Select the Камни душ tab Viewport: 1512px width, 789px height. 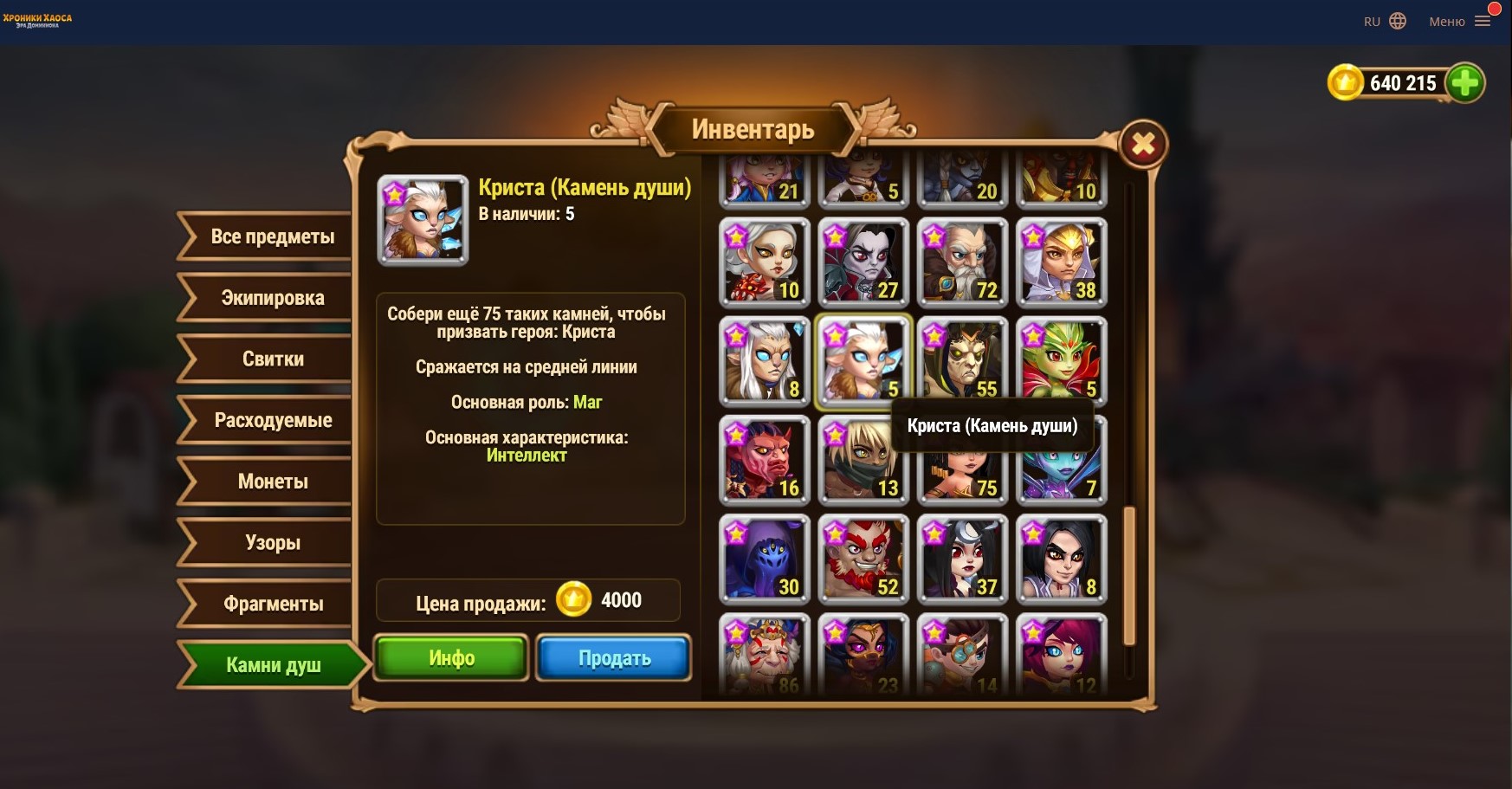click(272, 665)
